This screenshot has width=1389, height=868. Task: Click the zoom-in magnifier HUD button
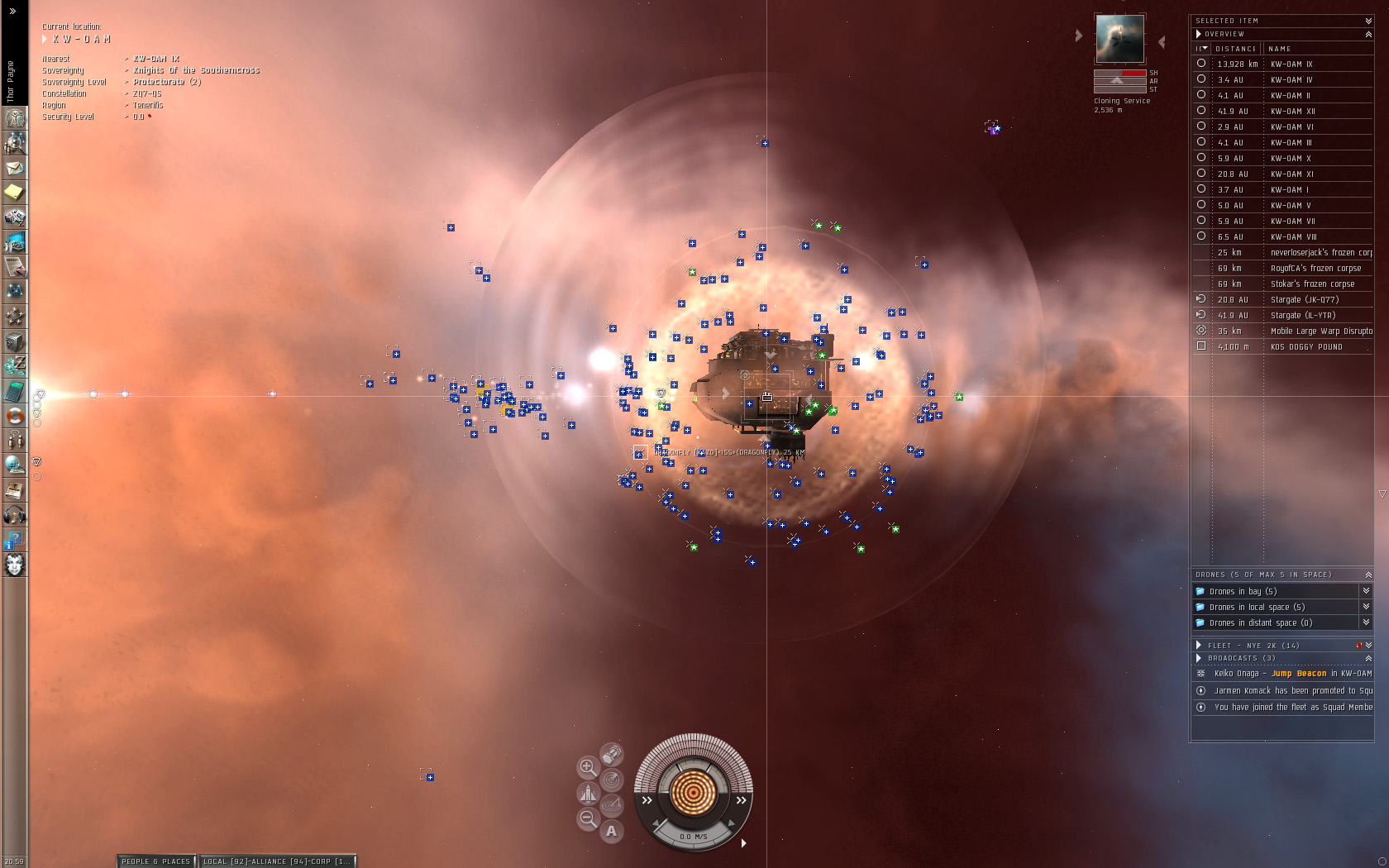[587, 767]
